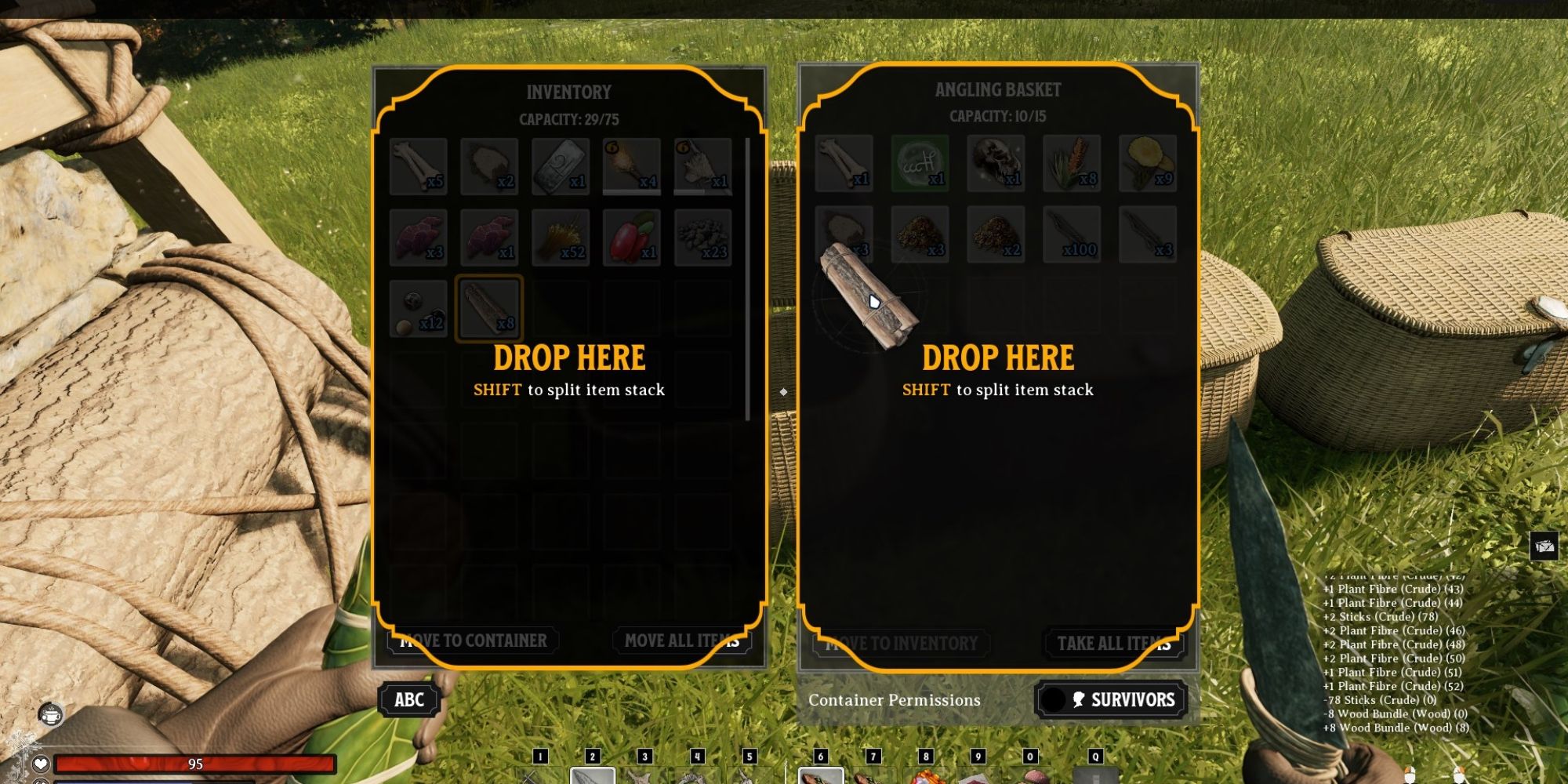The height and width of the screenshot is (784, 1568).
Task: Pick the cattail plant x8 basket slot
Action: 1072,163
